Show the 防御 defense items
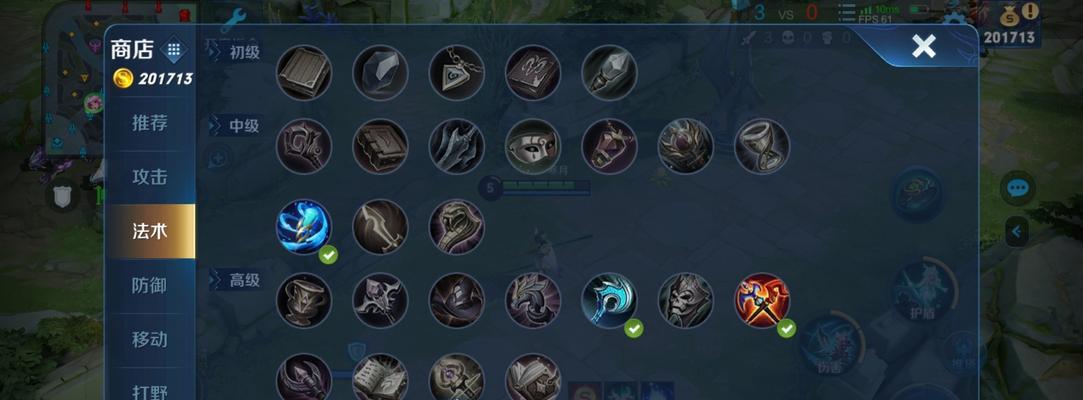 point(150,285)
